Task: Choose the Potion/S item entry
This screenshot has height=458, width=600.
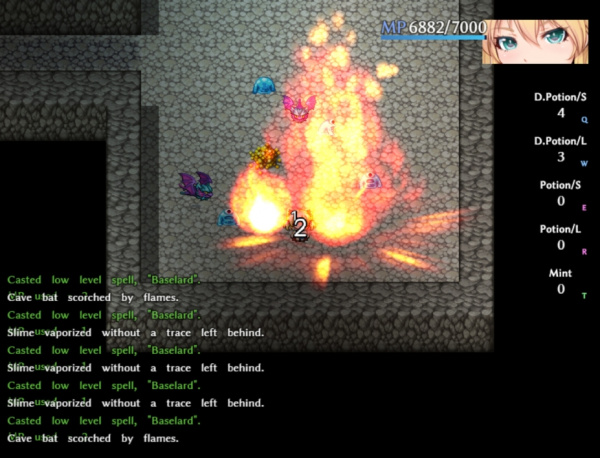Action: (x=561, y=193)
